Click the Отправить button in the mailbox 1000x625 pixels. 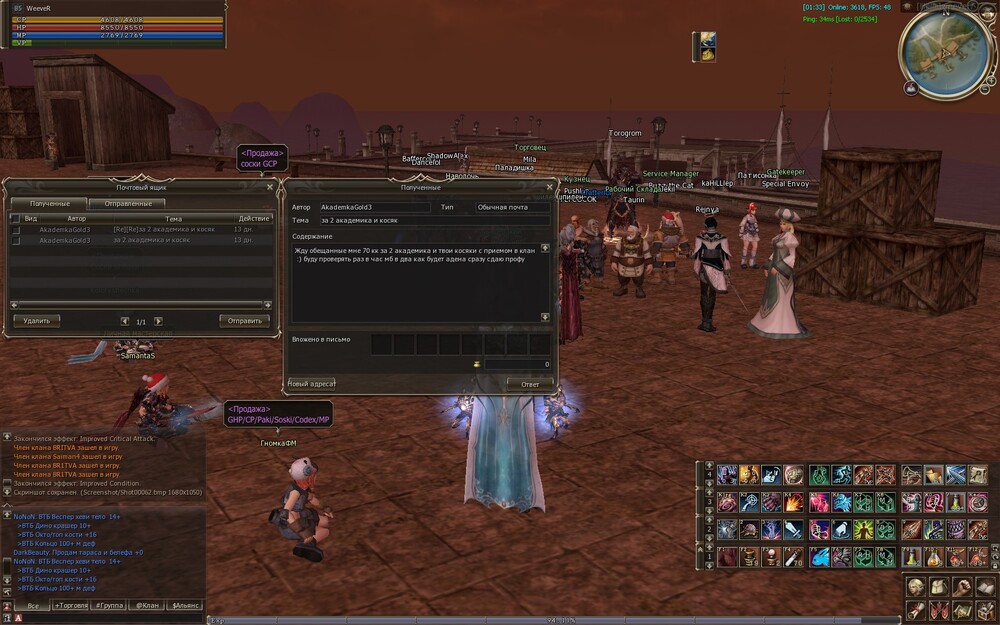coord(244,321)
